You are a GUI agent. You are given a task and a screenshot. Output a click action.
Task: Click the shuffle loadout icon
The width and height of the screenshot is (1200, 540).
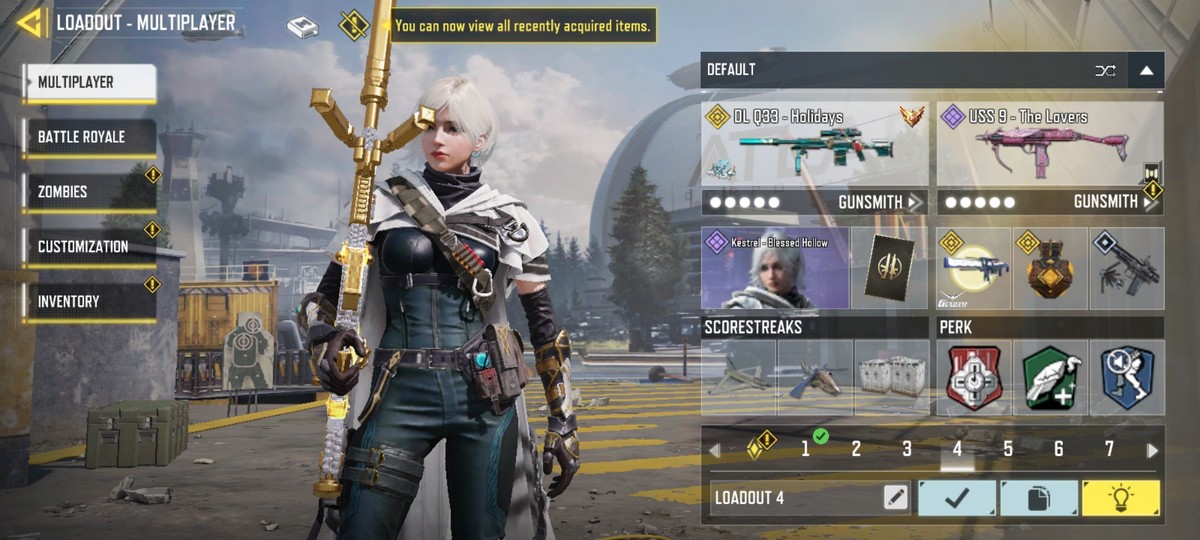(1105, 70)
